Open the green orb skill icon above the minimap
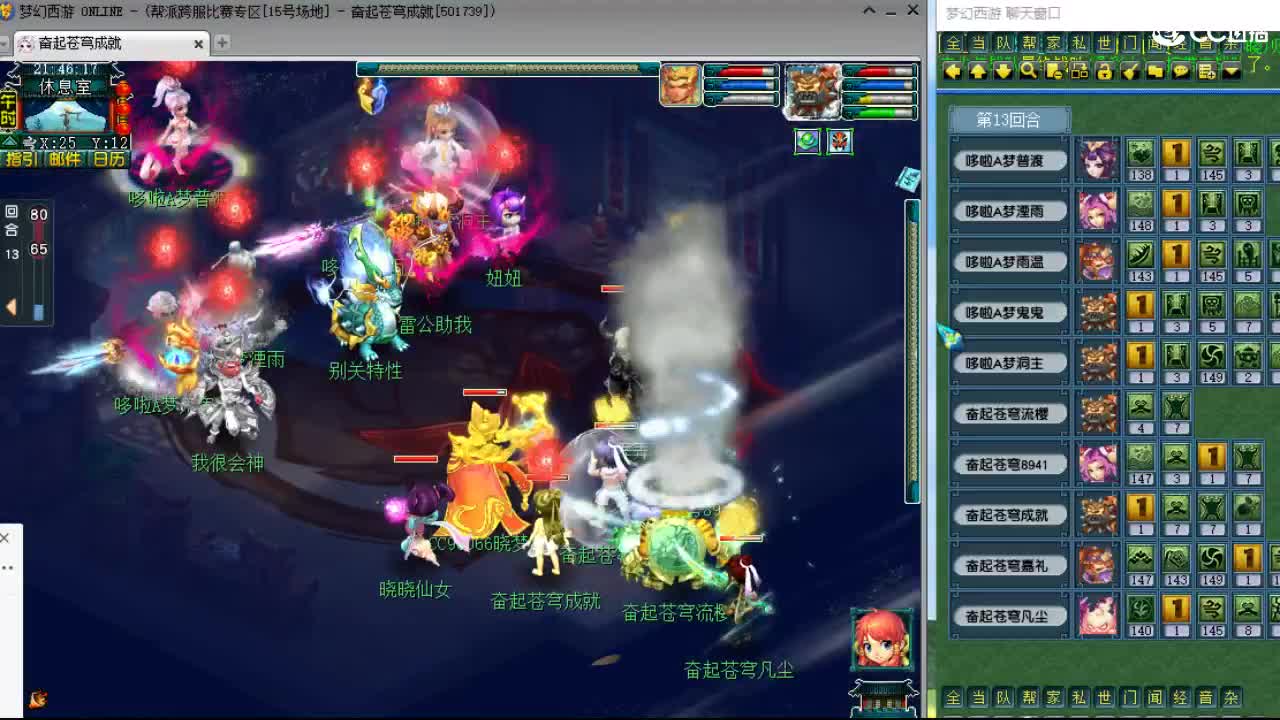1280x720 pixels. (x=807, y=142)
